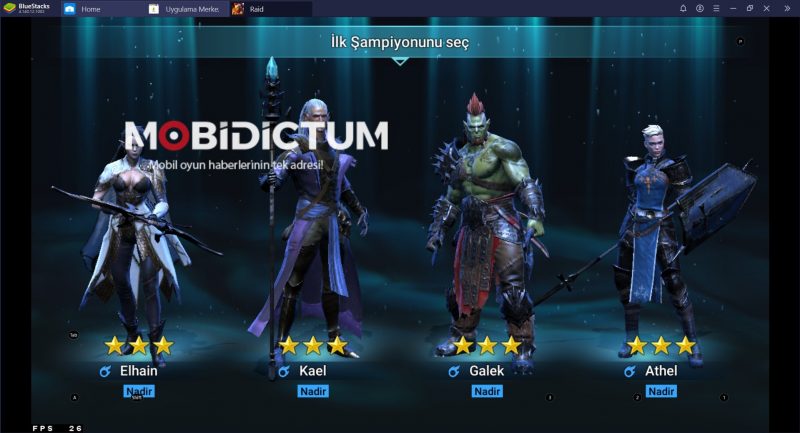Minimize the BlueStacks window

coord(731,8)
